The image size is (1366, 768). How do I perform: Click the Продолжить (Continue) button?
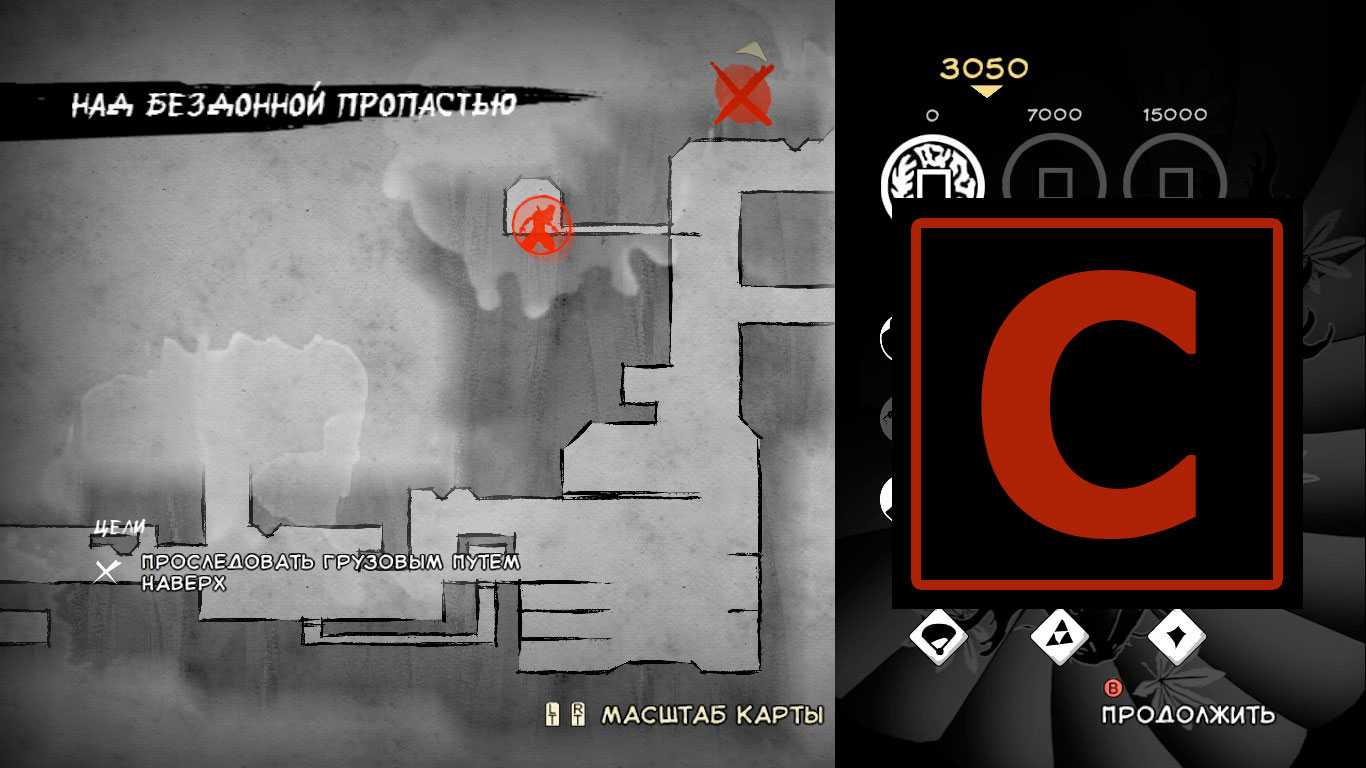click(x=1188, y=714)
